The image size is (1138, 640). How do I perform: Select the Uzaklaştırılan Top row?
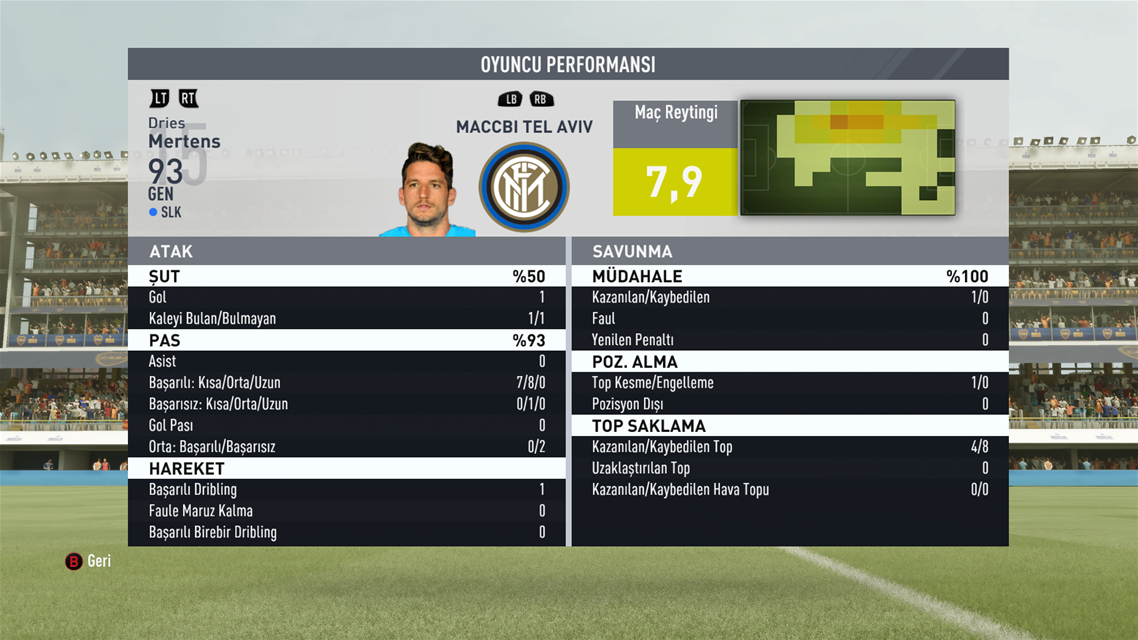point(789,468)
